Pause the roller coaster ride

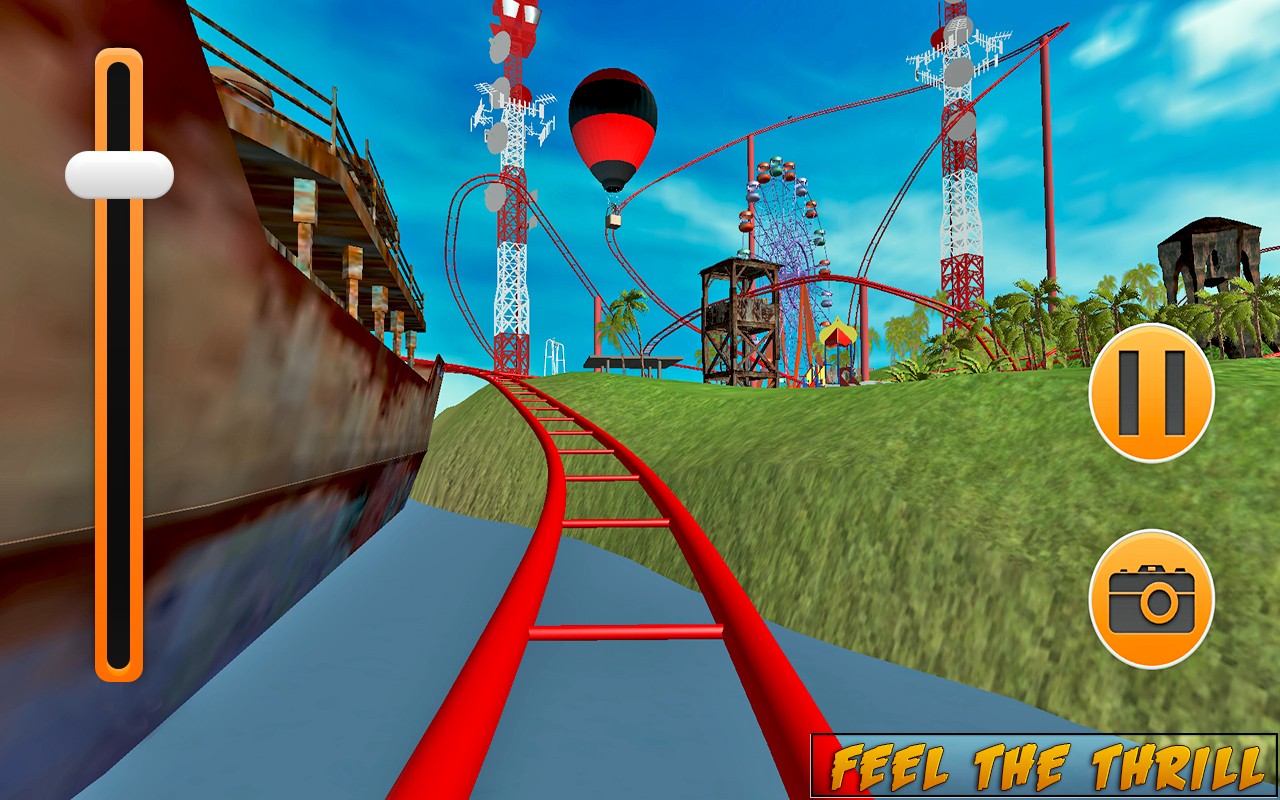(x=1151, y=393)
